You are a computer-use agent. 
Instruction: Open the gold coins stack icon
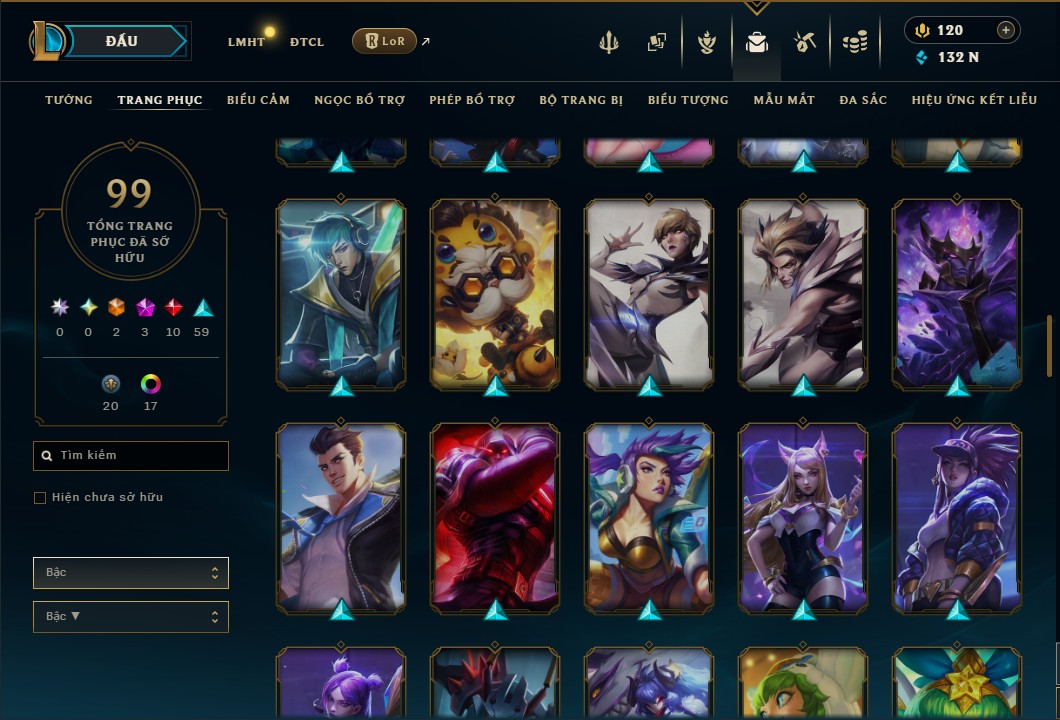[x=854, y=42]
